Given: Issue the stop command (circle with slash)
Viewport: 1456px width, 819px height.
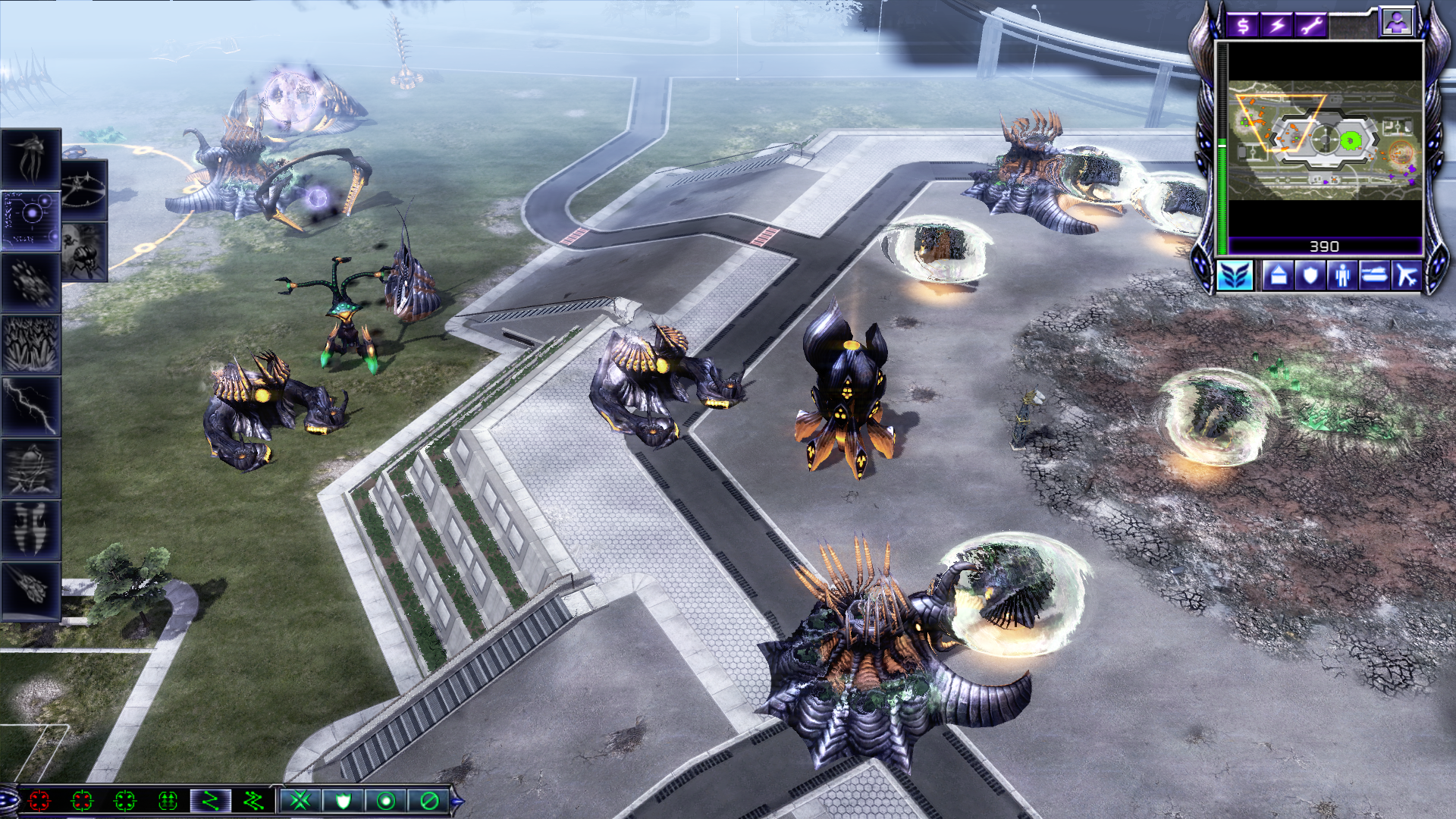Looking at the screenshot, I should coord(428,800).
